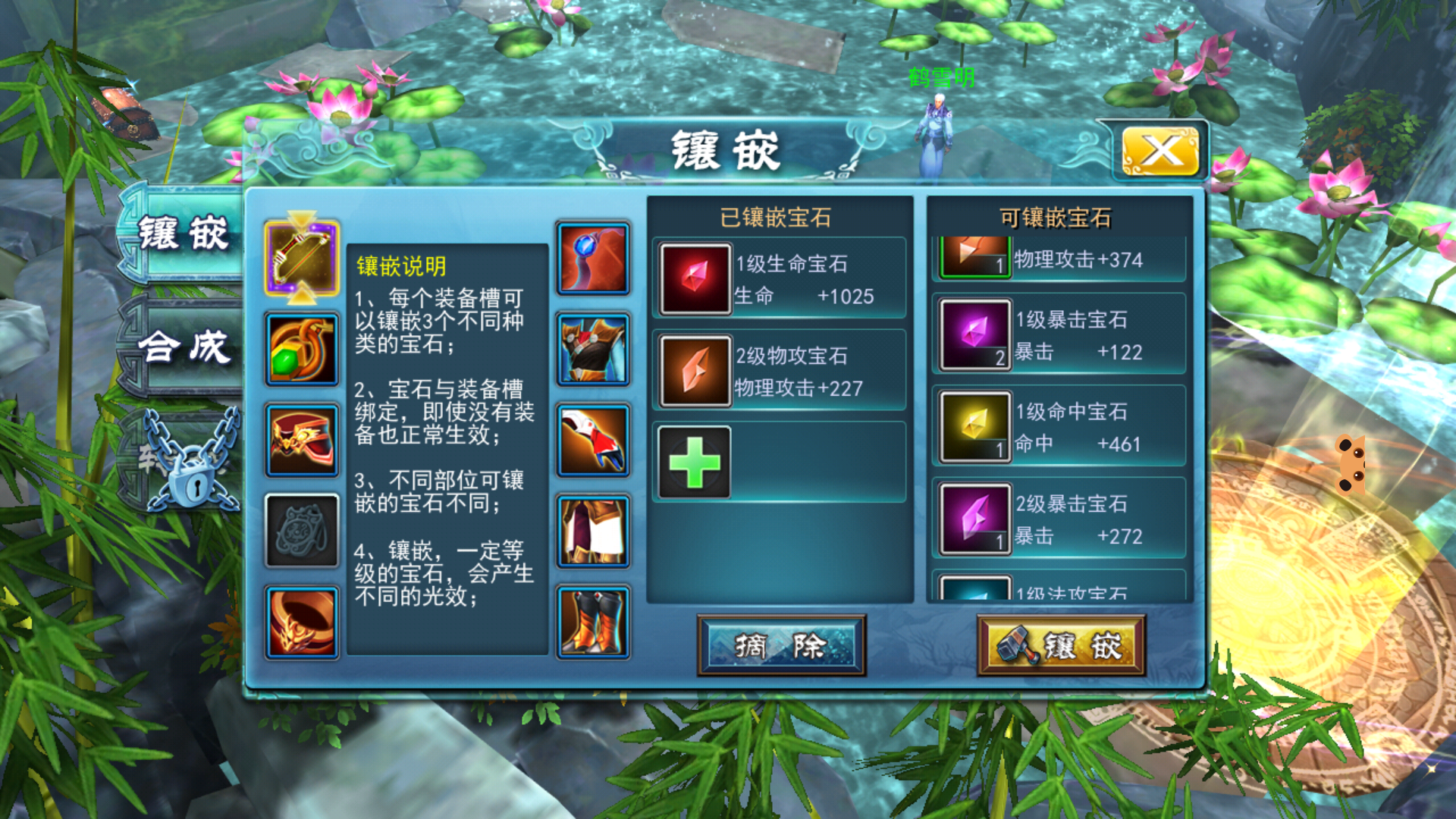Add a gem with the green plus slot
The image size is (1456, 819).
tap(695, 463)
